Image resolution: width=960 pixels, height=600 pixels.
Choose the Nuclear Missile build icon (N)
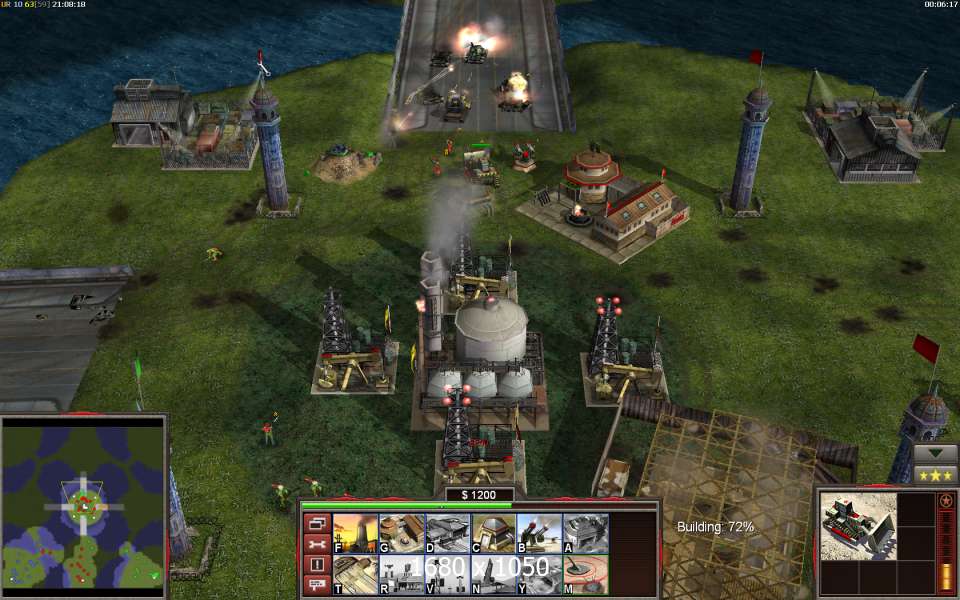pos(493,575)
